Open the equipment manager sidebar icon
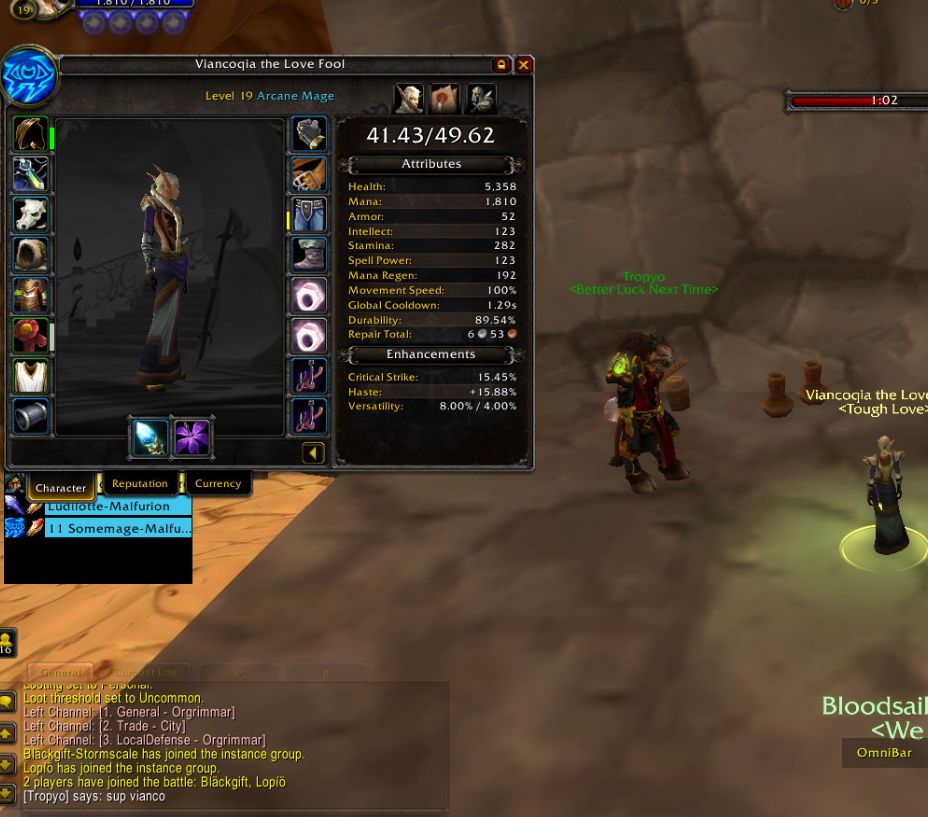The image size is (928, 817). click(481, 98)
